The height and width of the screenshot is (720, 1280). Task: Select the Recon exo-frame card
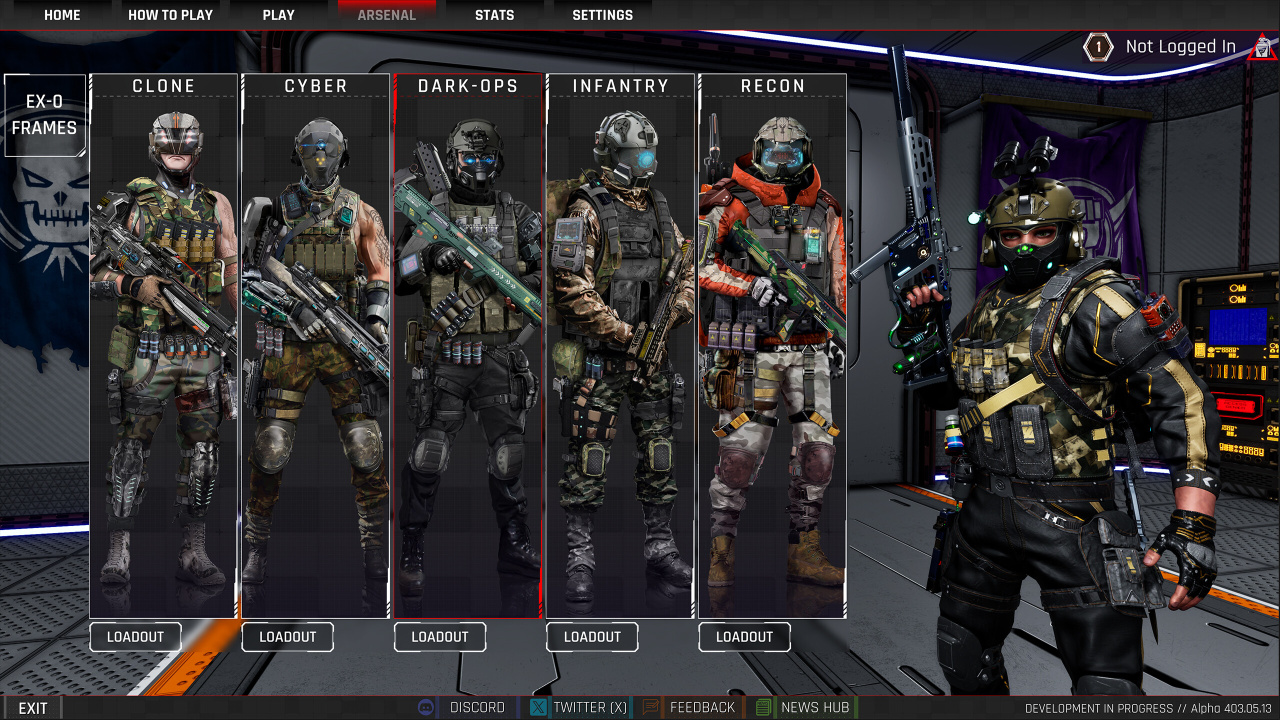pos(772,345)
